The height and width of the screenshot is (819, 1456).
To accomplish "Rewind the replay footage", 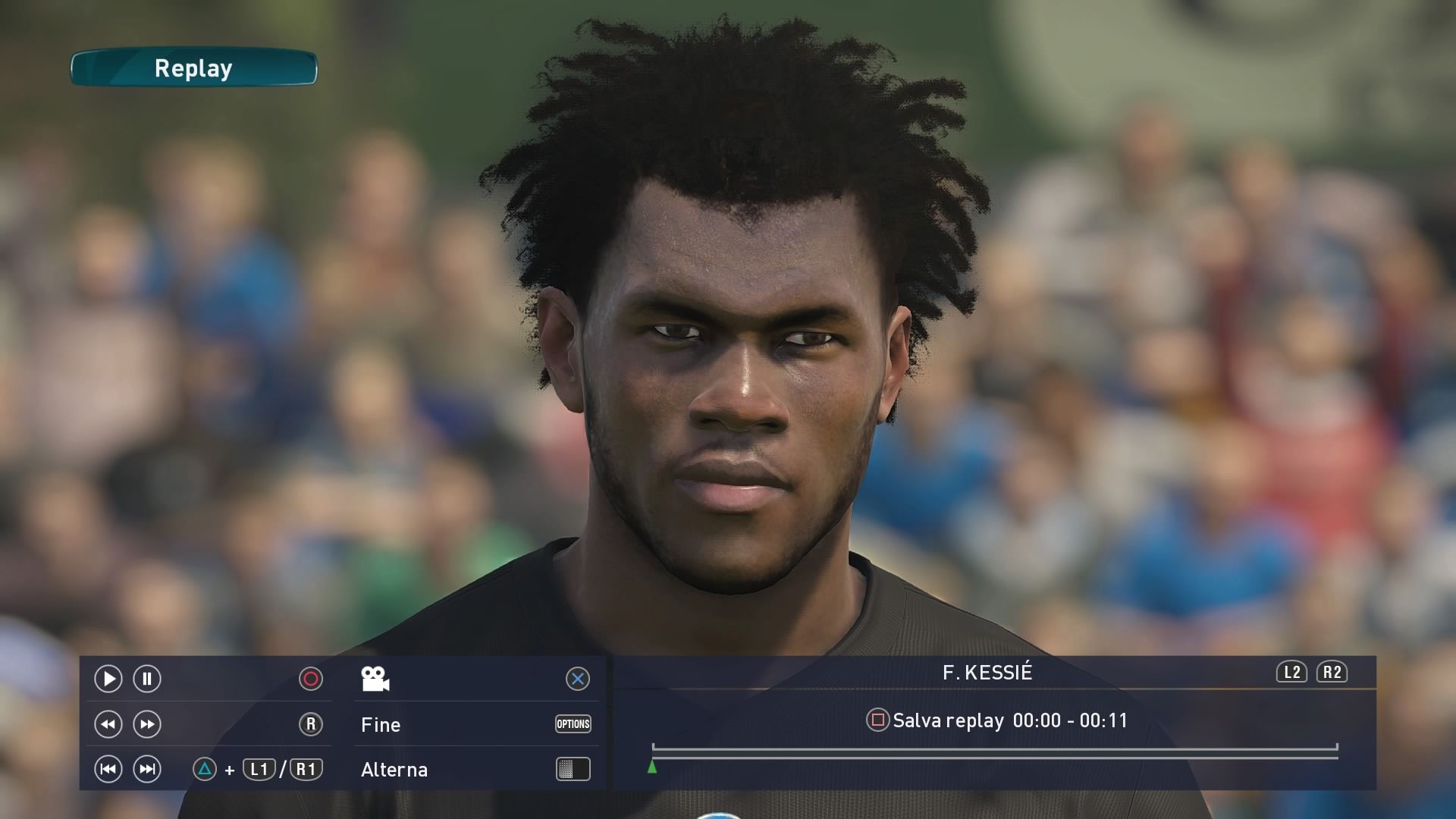I will [108, 724].
